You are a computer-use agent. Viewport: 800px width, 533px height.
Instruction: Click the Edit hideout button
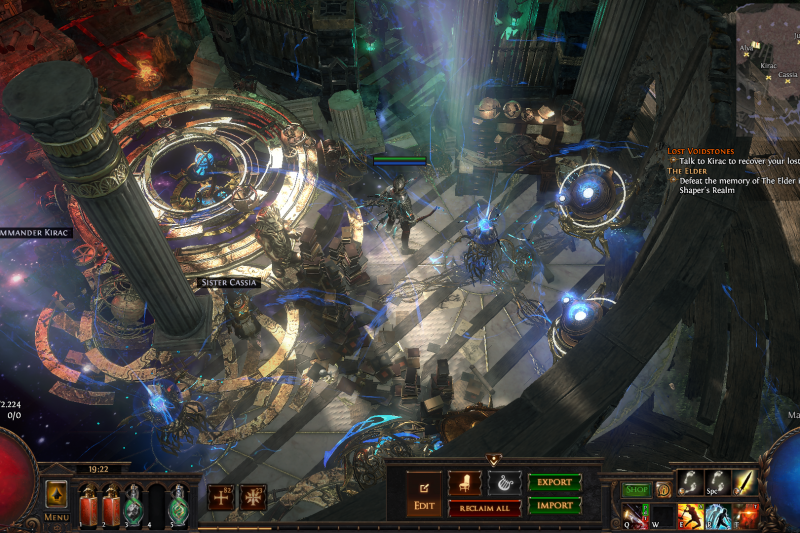pyautogui.click(x=423, y=494)
